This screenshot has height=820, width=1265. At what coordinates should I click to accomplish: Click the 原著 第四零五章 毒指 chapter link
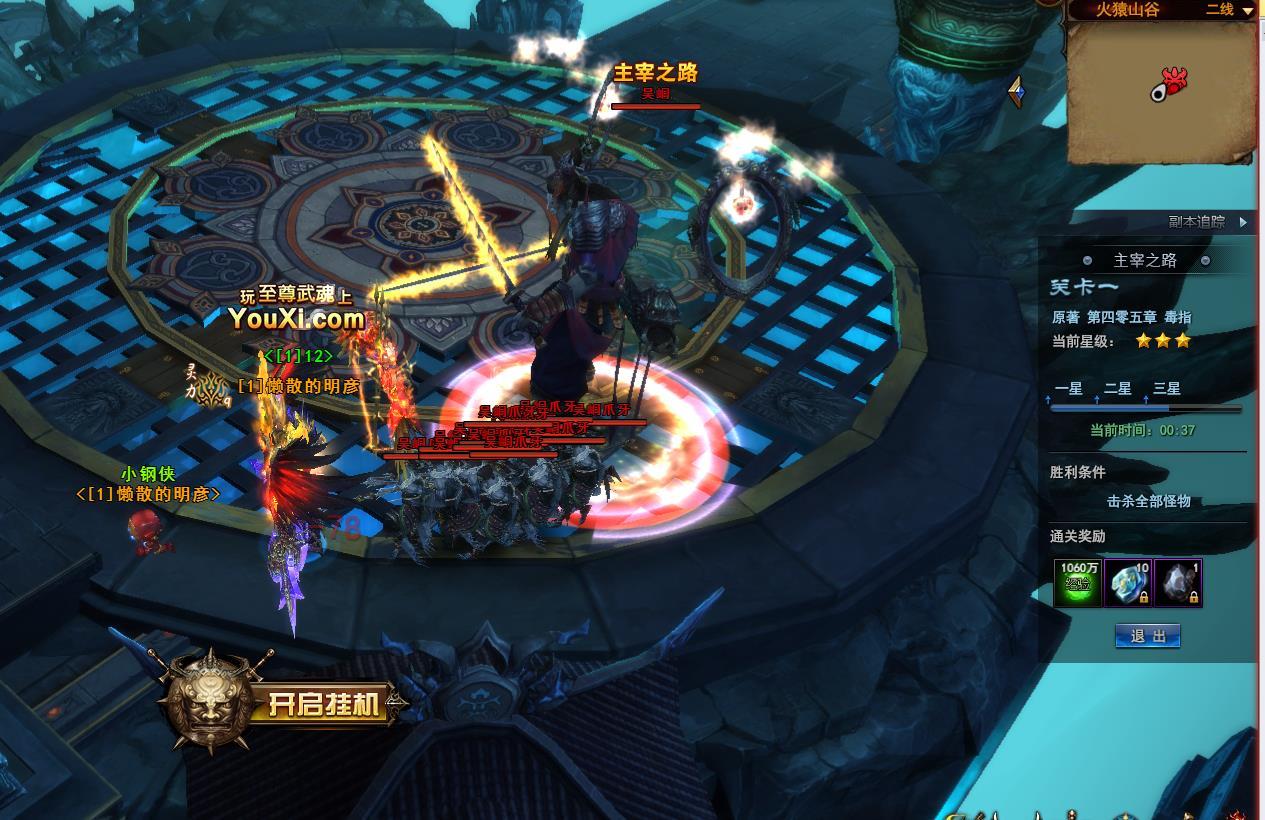1121,317
